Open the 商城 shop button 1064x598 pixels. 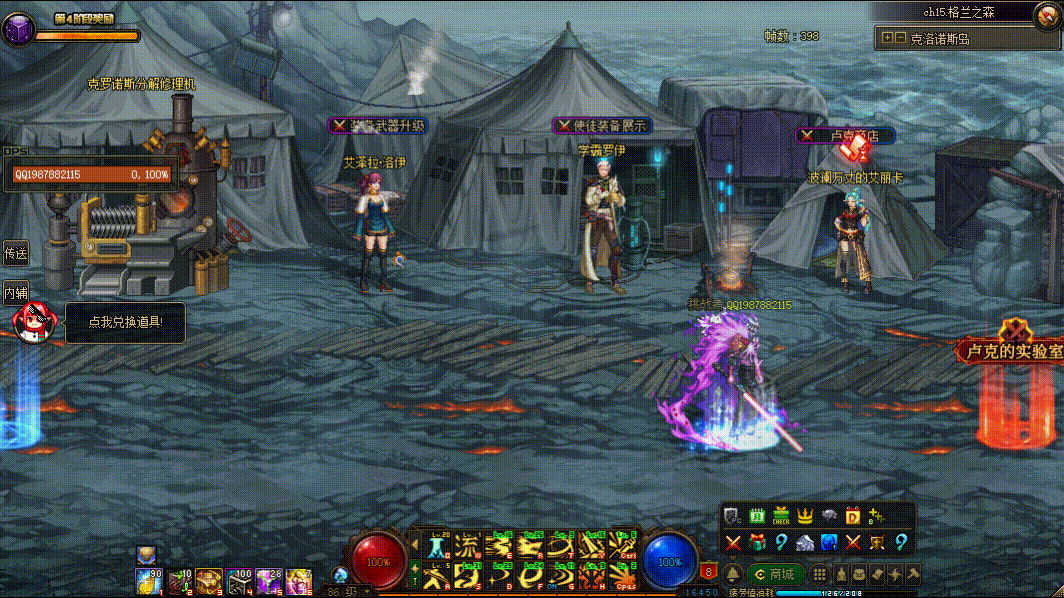[775, 574]
